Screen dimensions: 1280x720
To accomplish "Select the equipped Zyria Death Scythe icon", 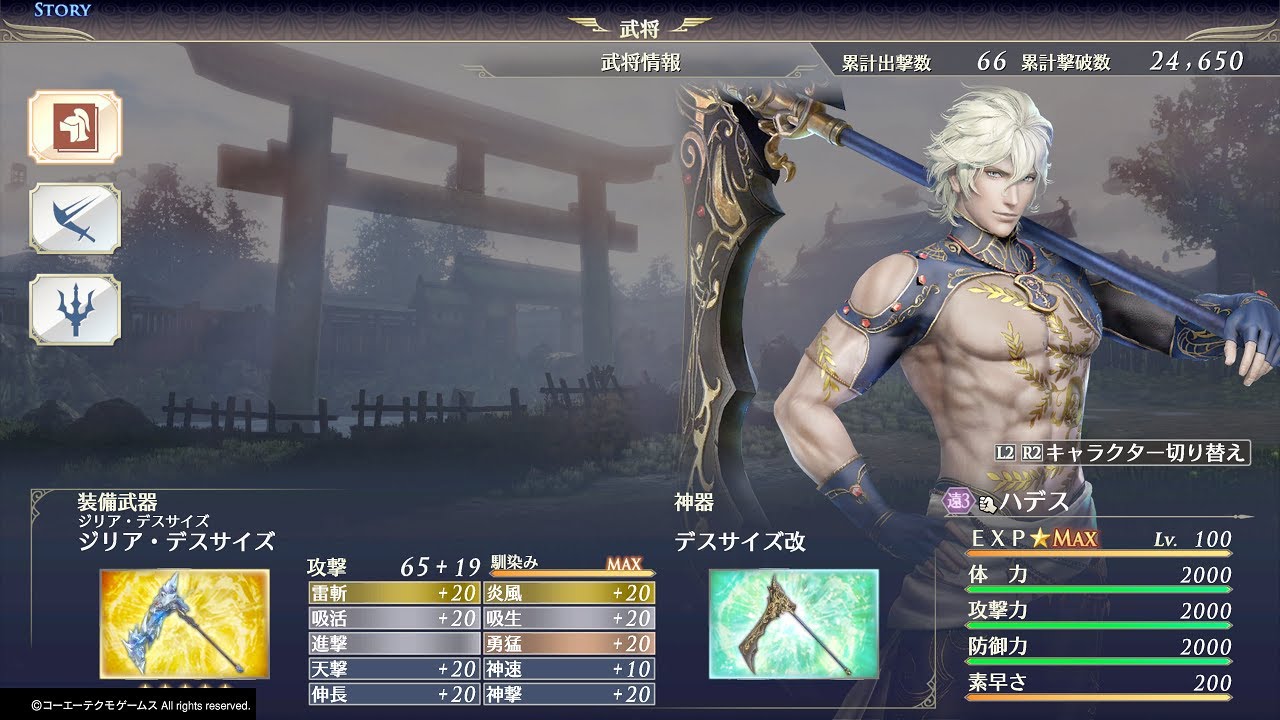I will click(x=184, y=623).
